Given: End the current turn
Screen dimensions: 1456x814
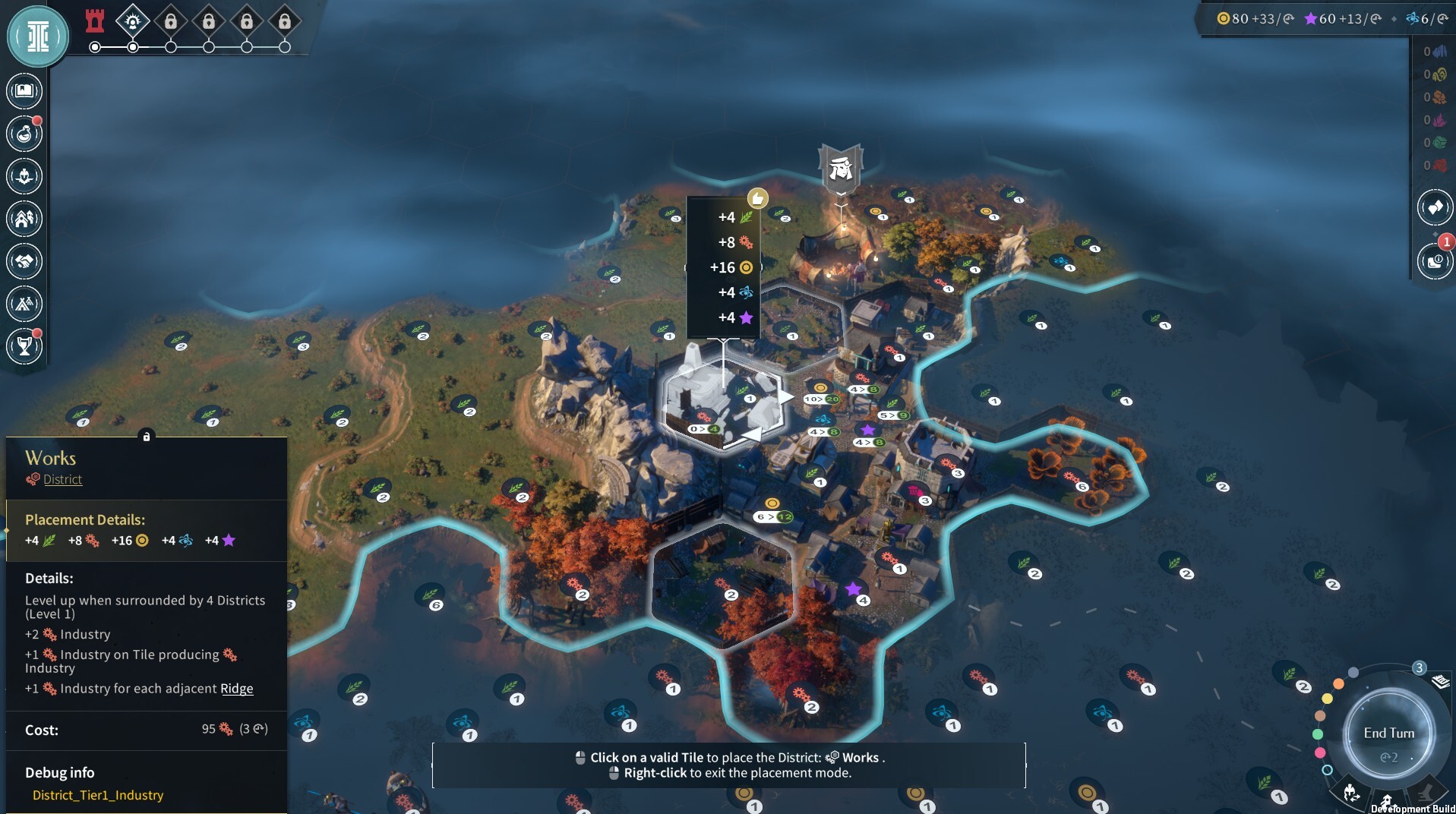Looking at the screenshot, I should pos(1388,734).
